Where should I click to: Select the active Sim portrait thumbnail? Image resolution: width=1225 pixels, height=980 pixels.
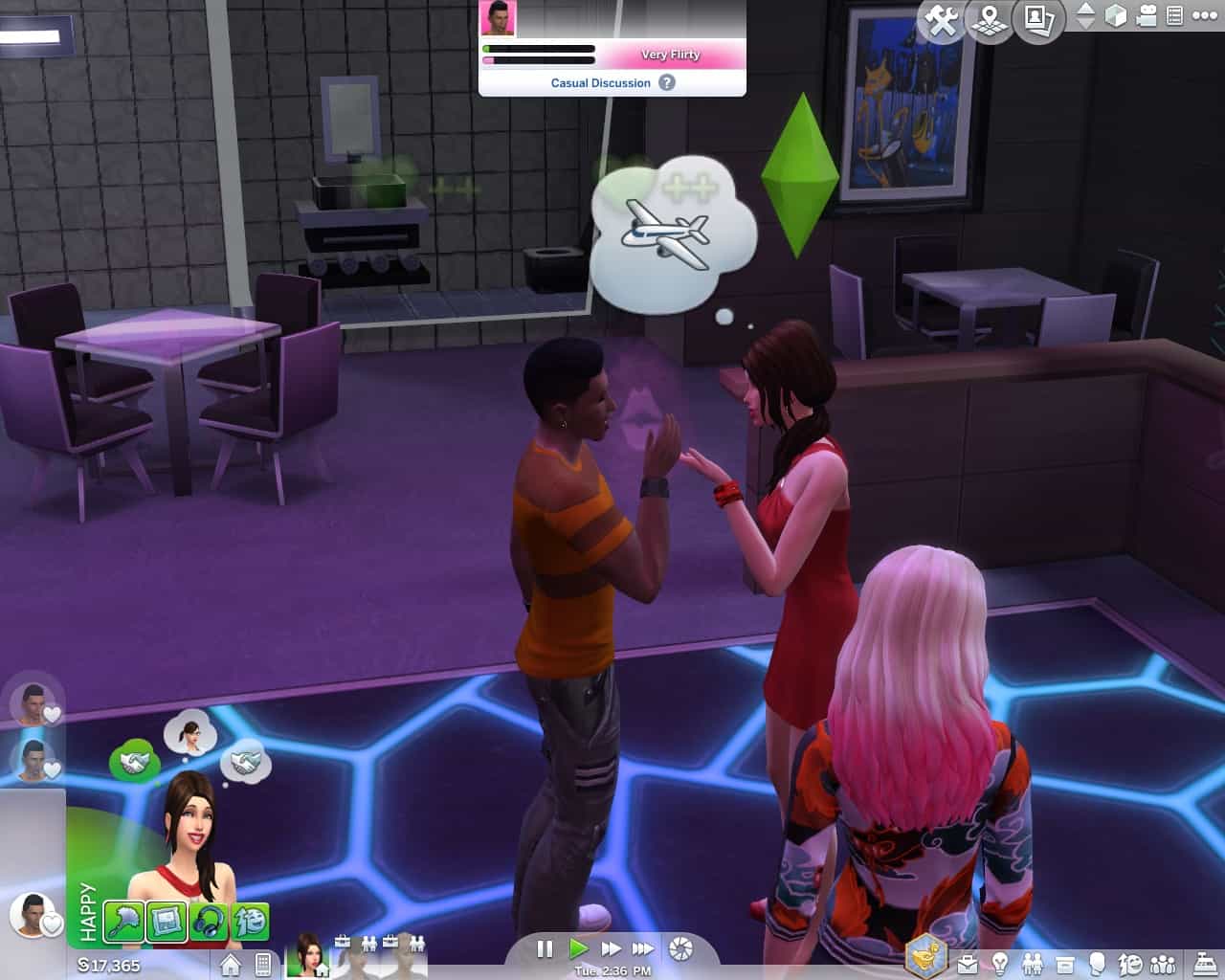click(x=308, y=954)
